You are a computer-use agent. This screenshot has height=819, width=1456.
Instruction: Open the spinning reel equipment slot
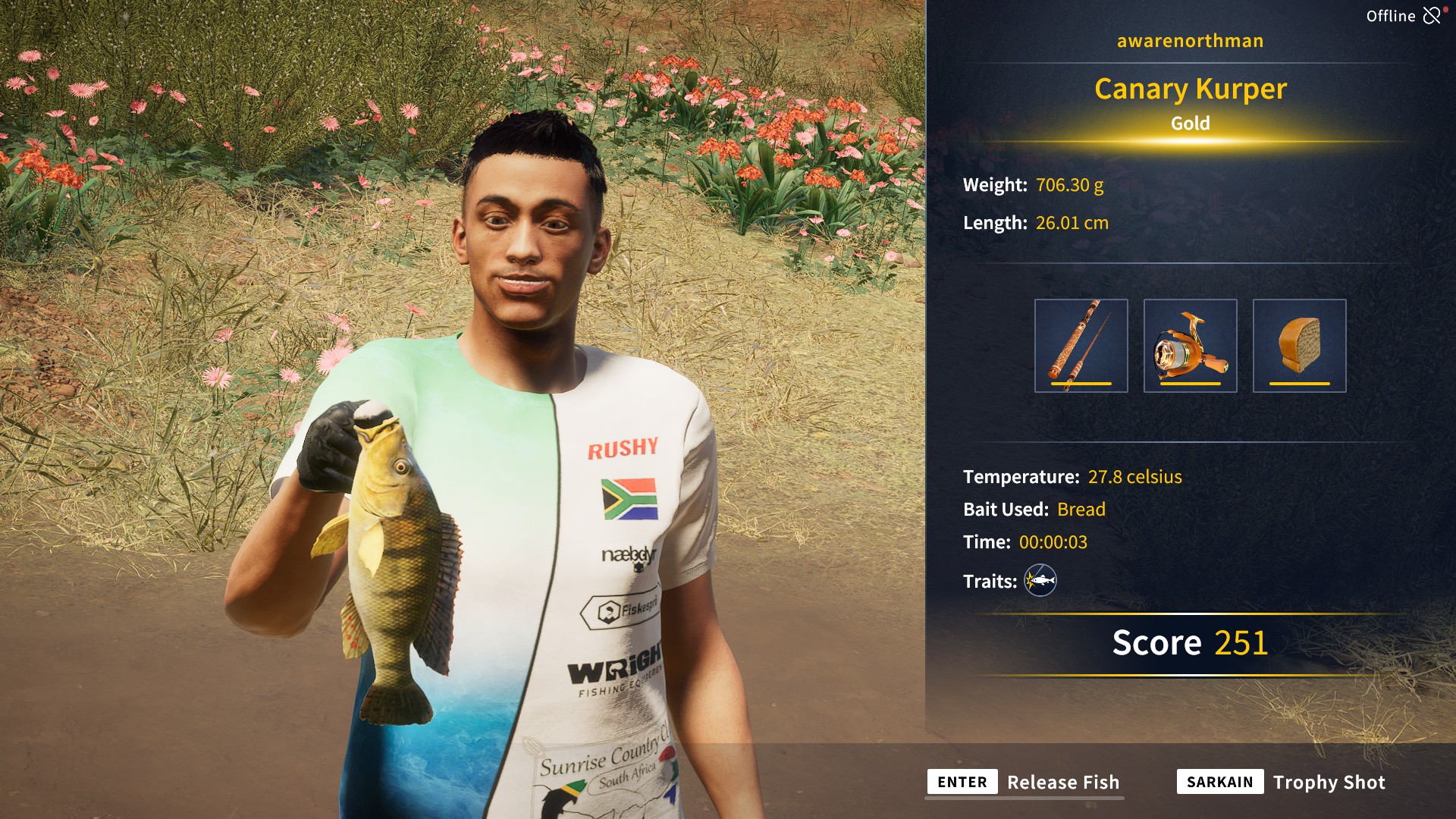[1191, 345]
